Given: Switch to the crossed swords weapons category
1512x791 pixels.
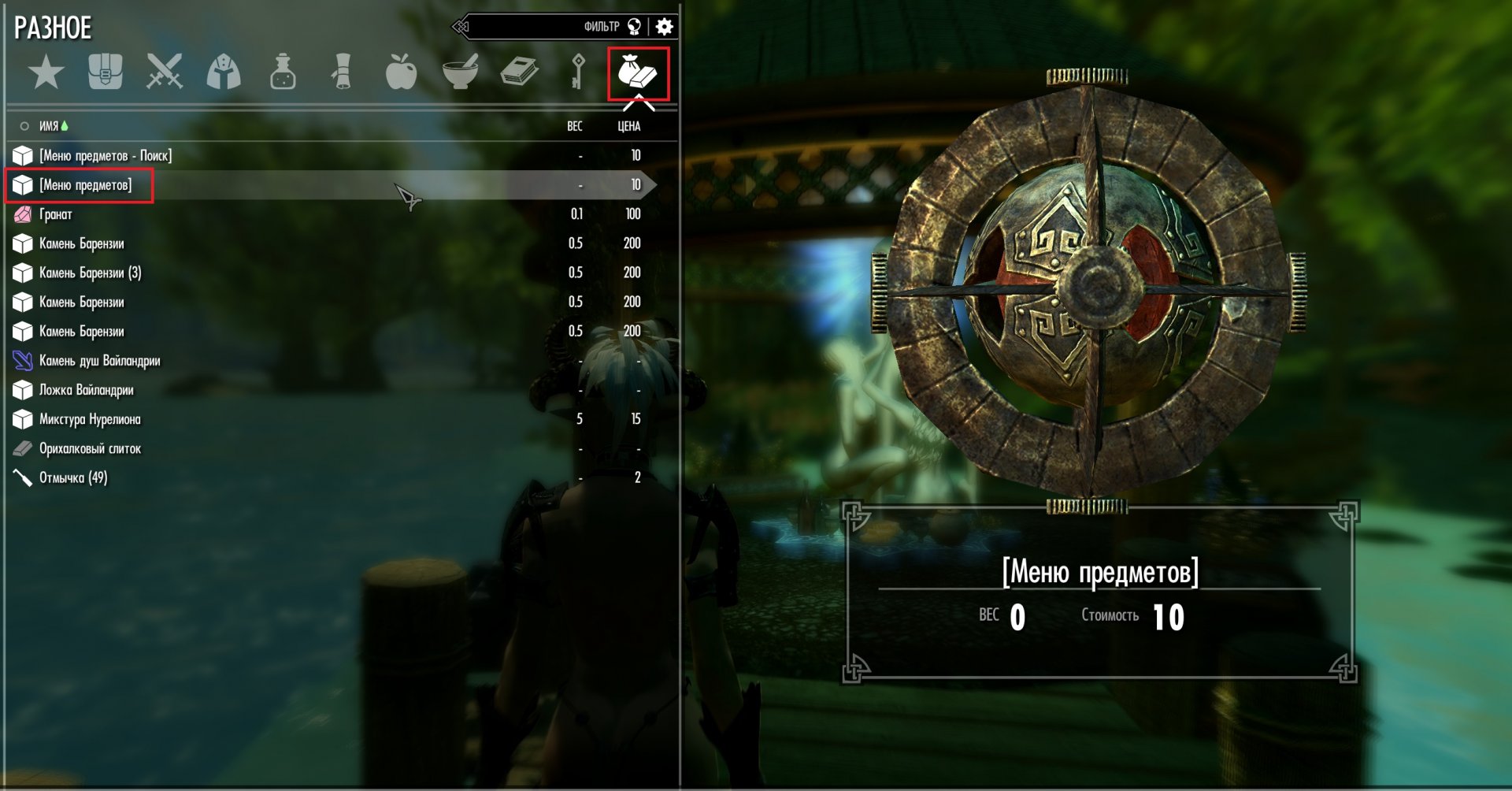Looking at the screenshot, I should [165, 72].
